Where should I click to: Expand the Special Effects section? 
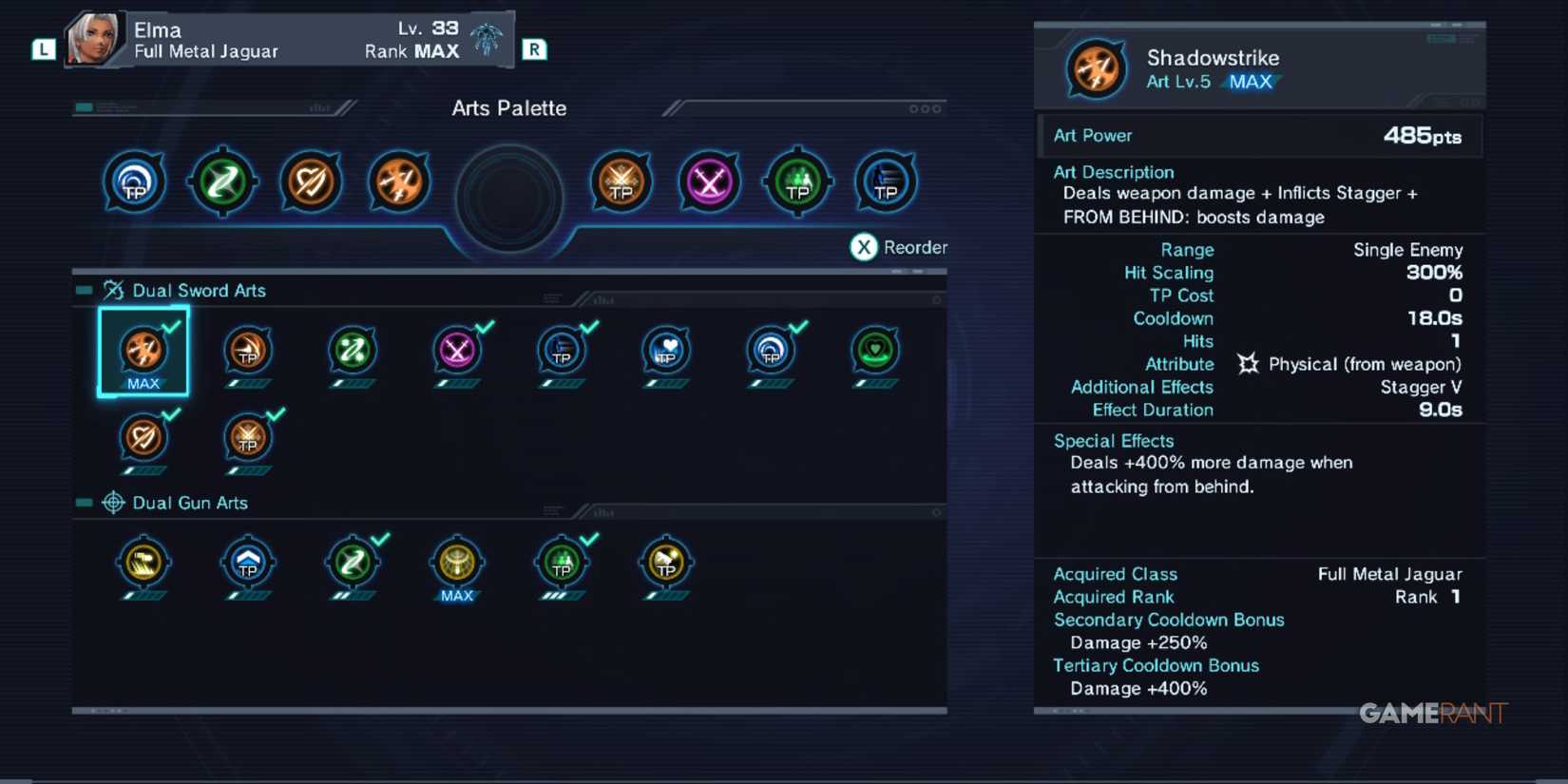pyautogui.click(x=1113, y=440)
